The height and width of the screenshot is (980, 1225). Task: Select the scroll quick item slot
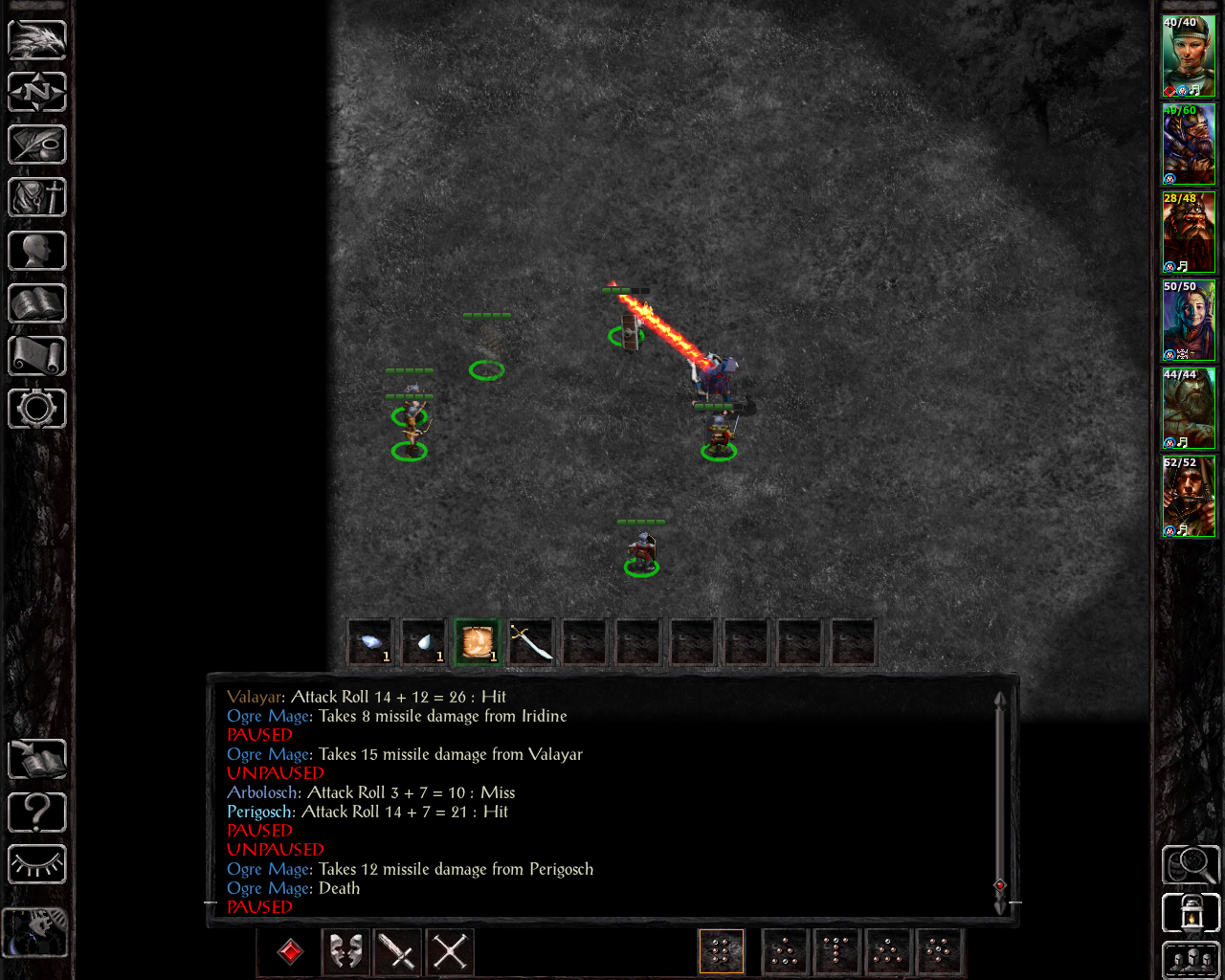(478, 641)
